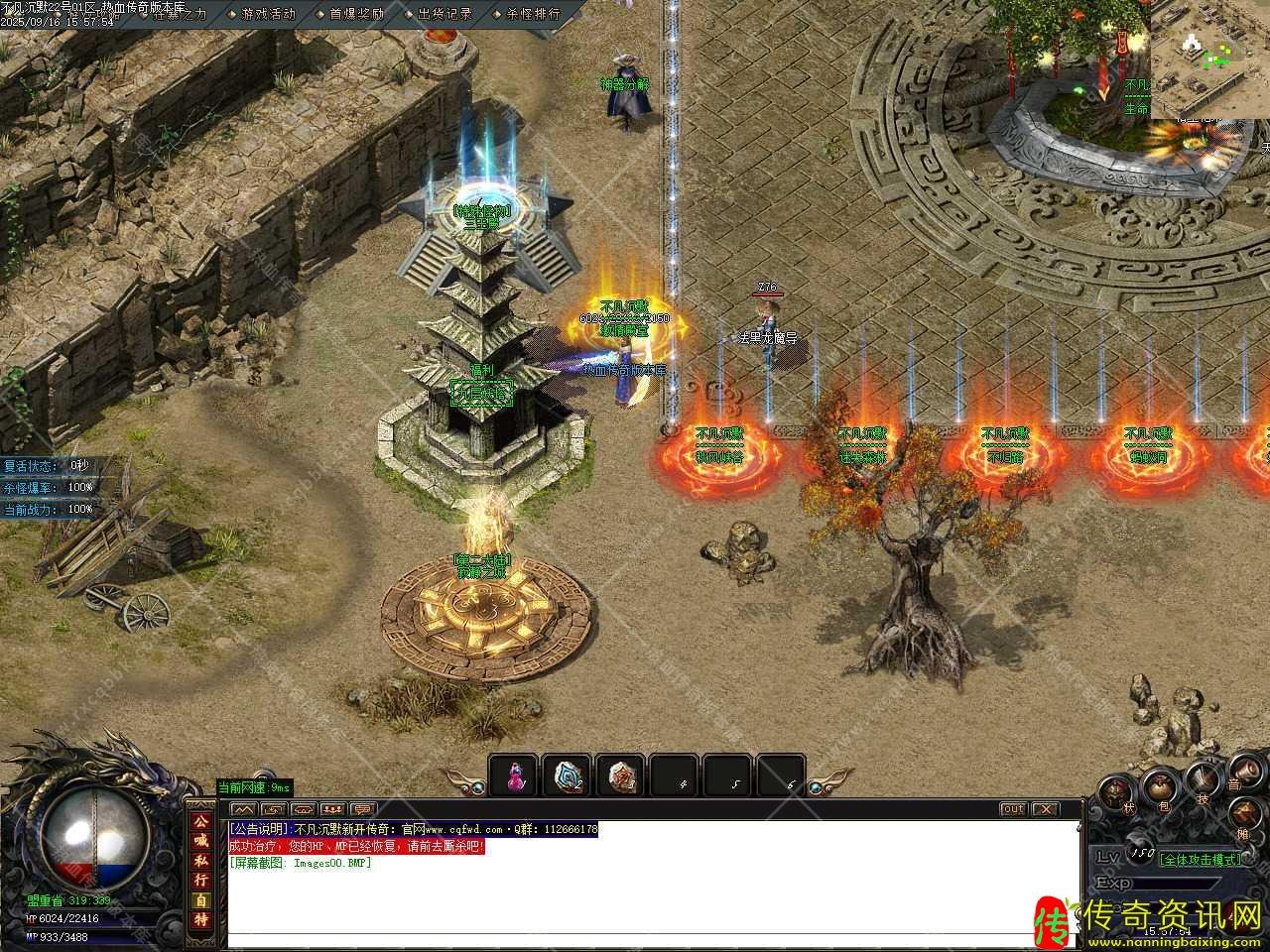Toggle the 喊 shout chat channel
This screenshot has width=1270, height=952.
click(x=200, y=839)
